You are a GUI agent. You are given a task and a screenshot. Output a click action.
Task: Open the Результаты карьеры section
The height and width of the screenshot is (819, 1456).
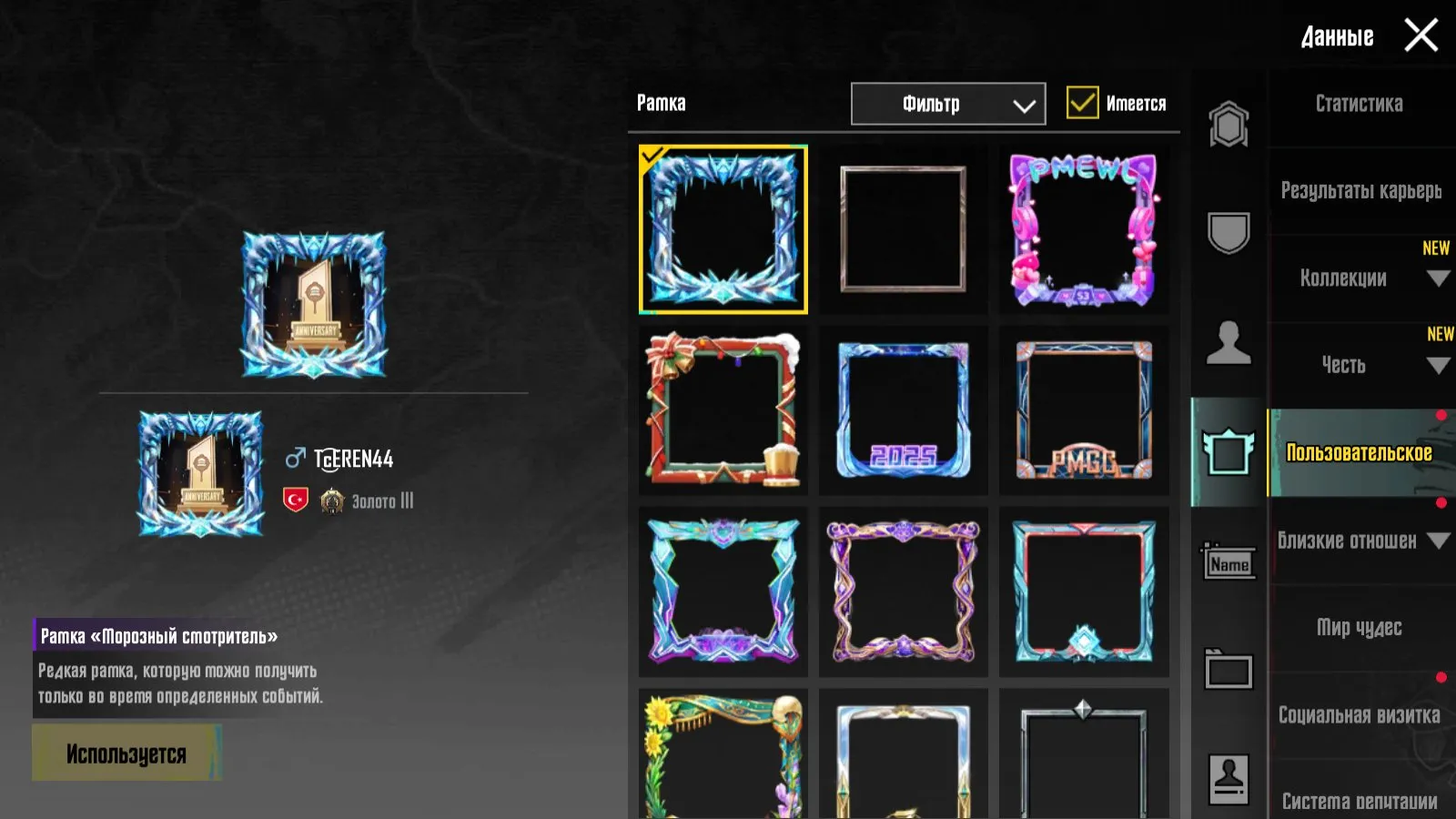point(1359,191)
